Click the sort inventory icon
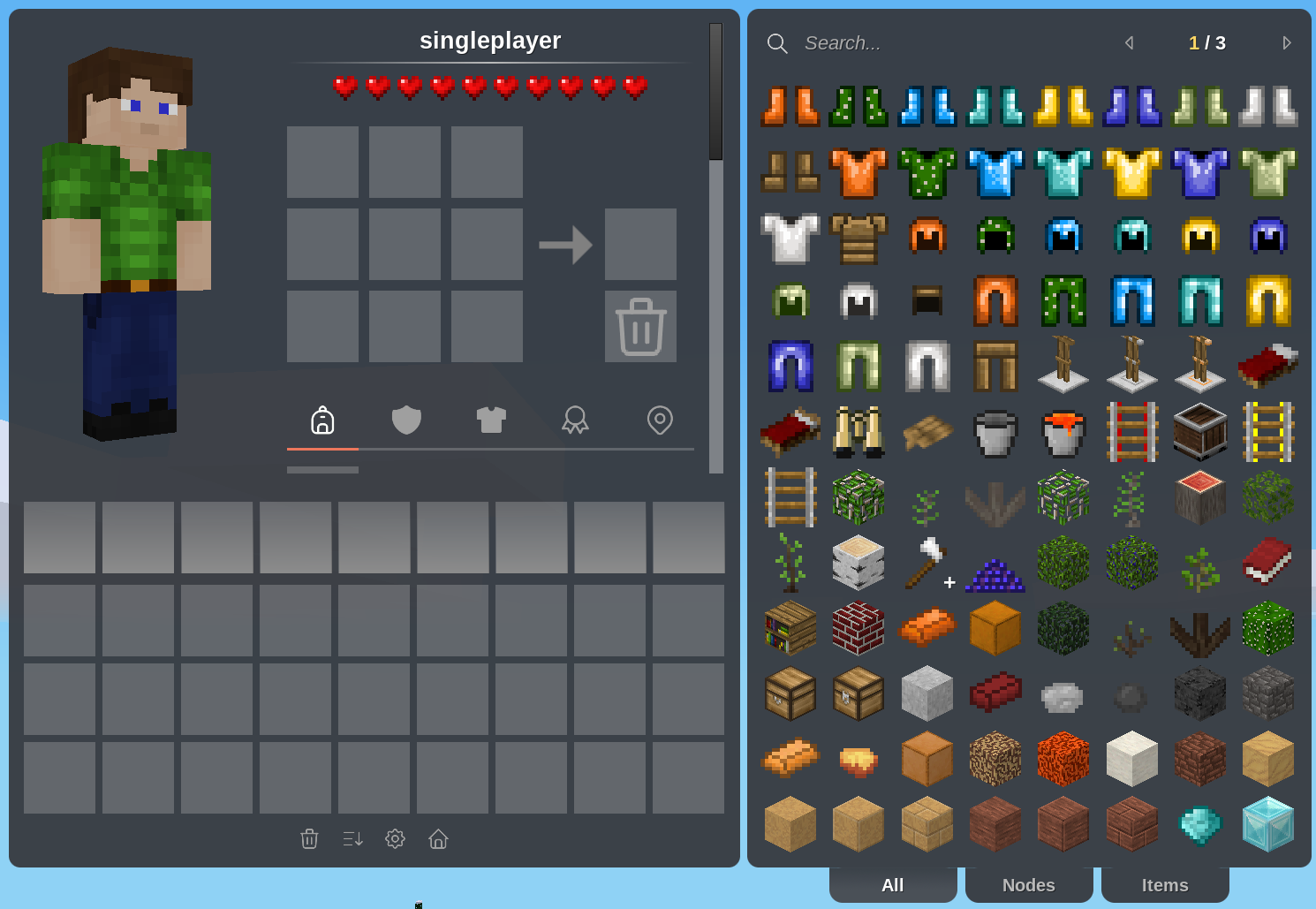The image size is (1316, 909). [352, 838]
